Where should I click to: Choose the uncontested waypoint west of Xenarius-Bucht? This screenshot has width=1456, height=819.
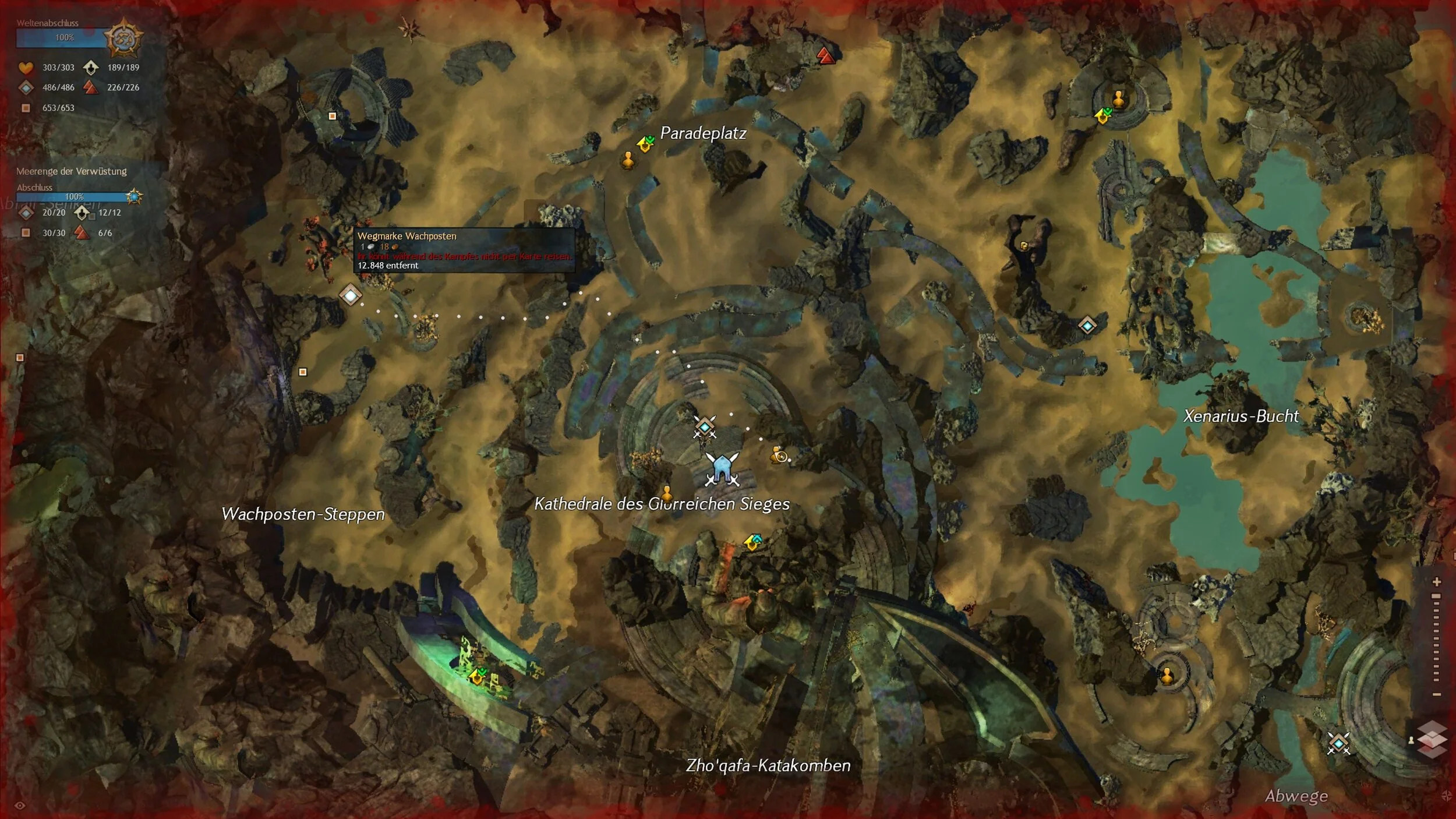tap(1087, 325)
